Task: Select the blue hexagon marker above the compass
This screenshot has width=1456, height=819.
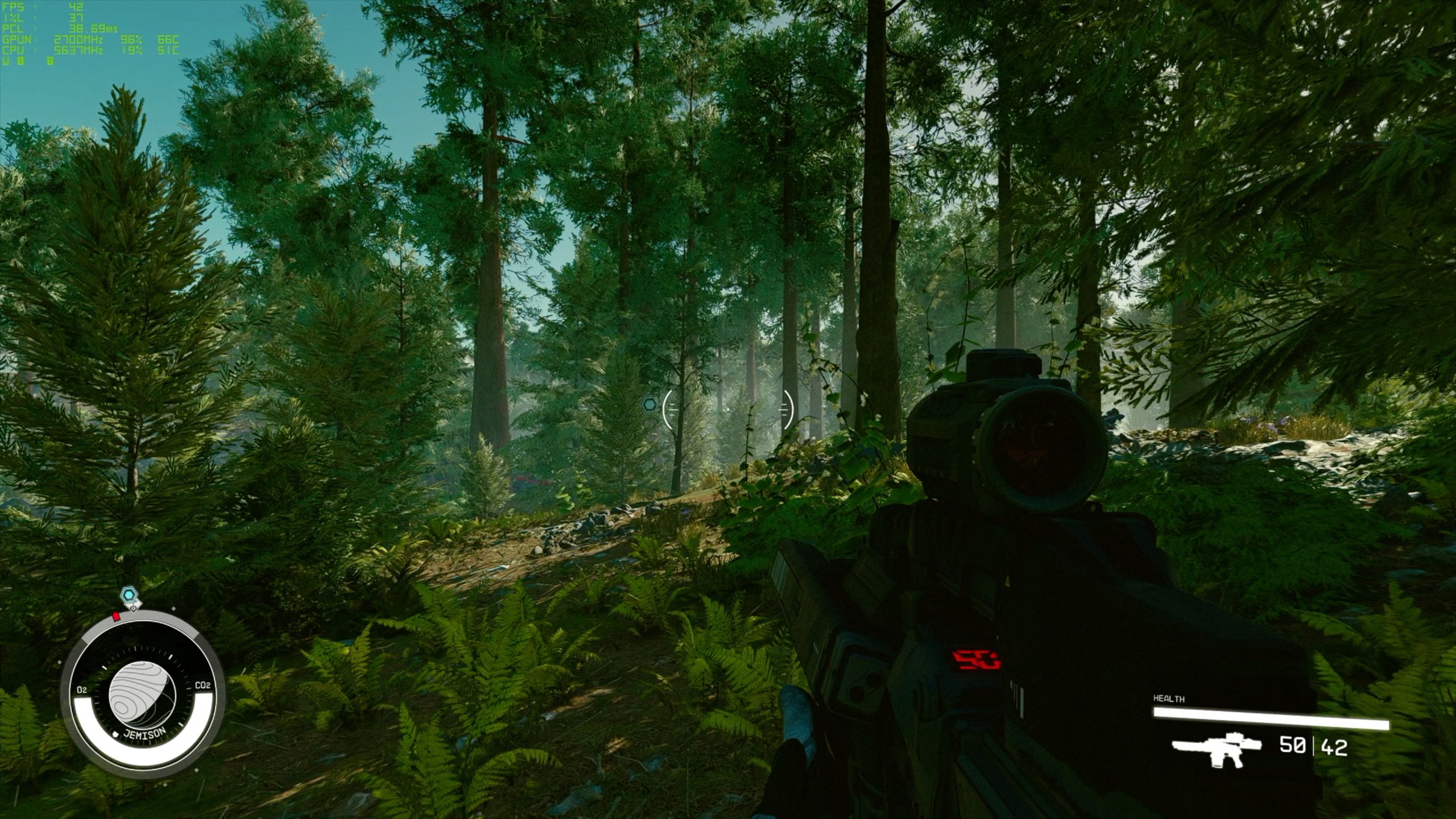Action: pos(130,596)
